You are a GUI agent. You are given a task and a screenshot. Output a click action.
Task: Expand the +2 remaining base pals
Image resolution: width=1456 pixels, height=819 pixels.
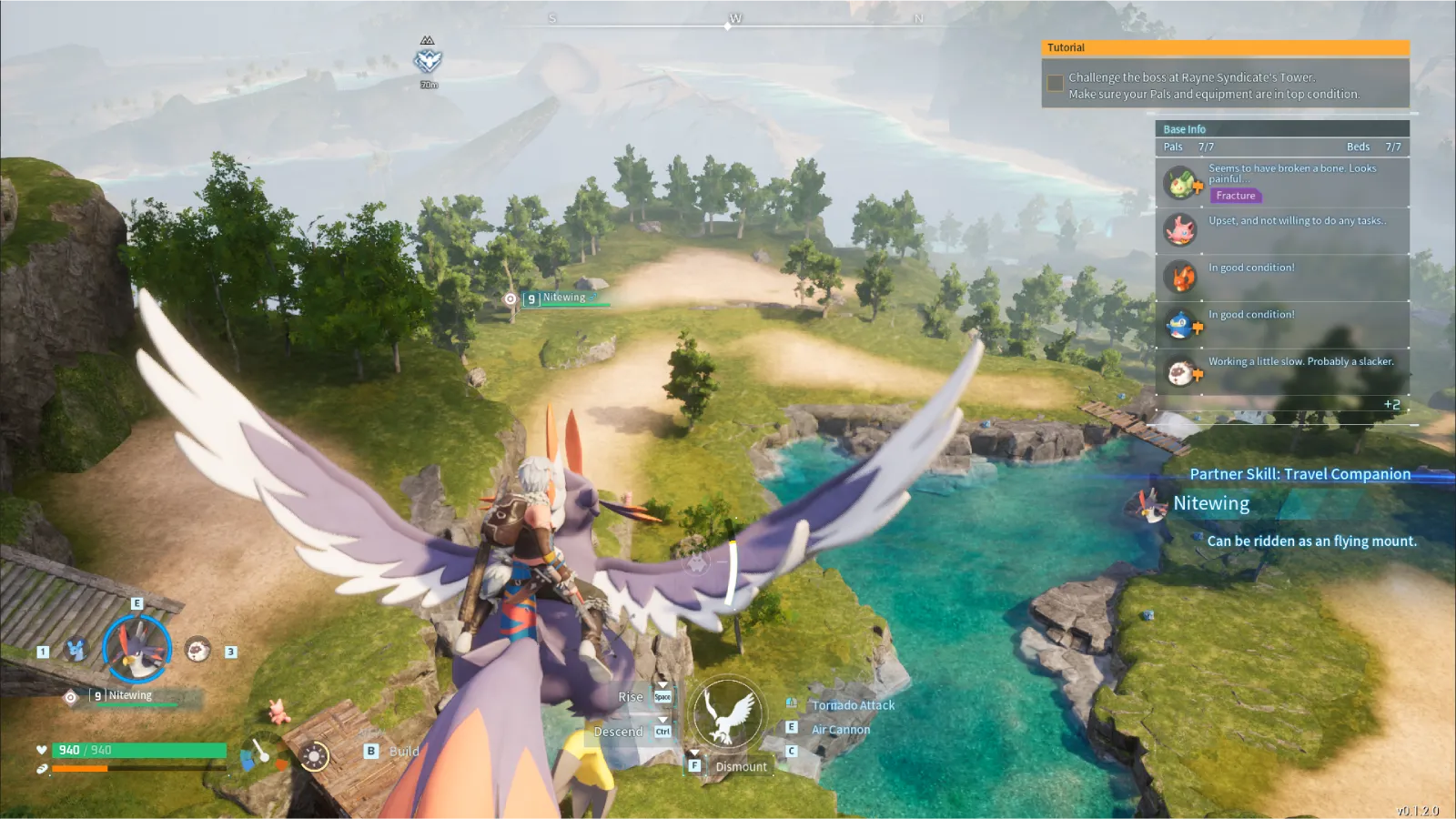click(x=1391, y=405)
